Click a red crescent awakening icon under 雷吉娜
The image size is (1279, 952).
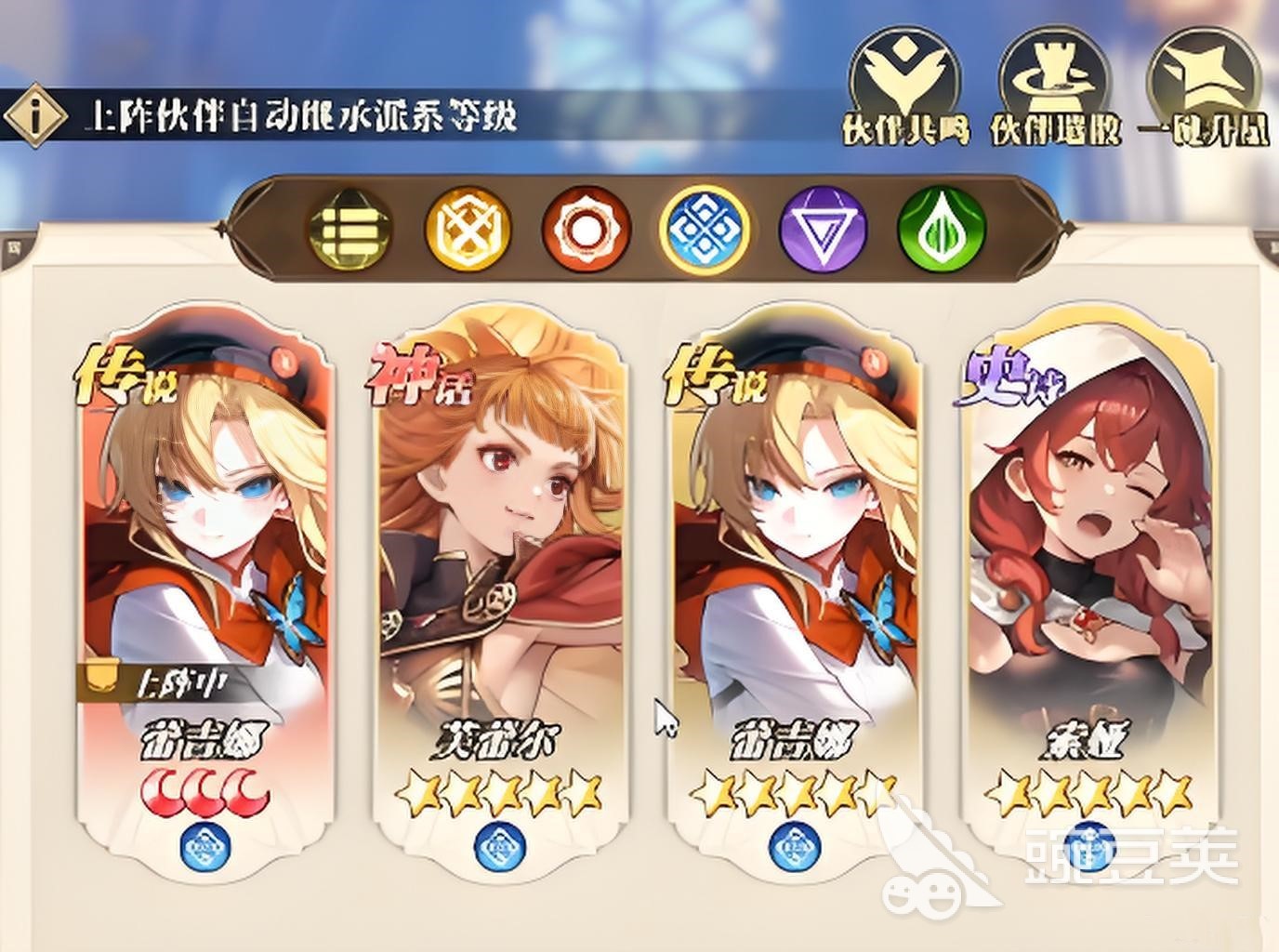(x=204, y=789)
